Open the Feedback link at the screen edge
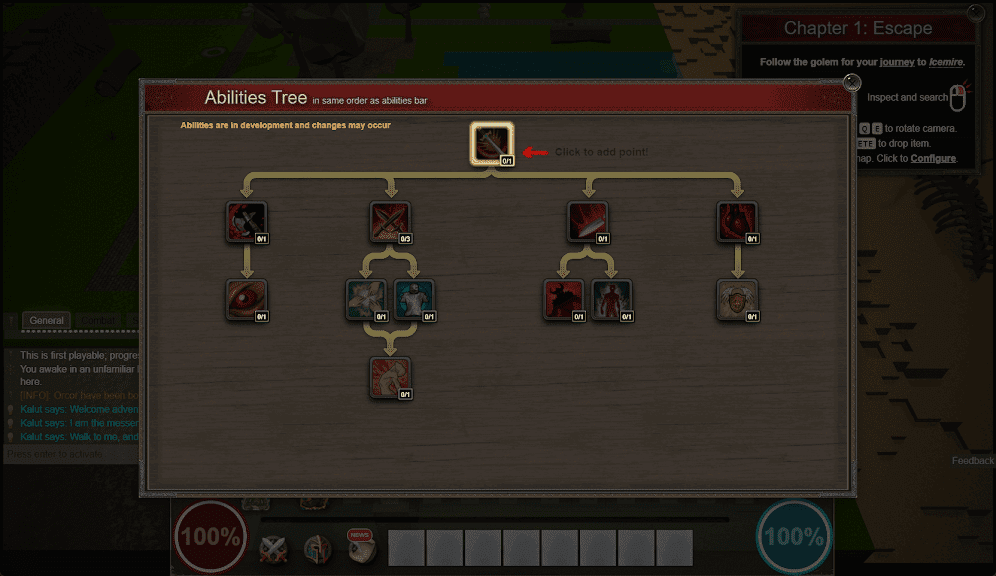This screenshot has height=576, width=996. [x=973, y=461]
